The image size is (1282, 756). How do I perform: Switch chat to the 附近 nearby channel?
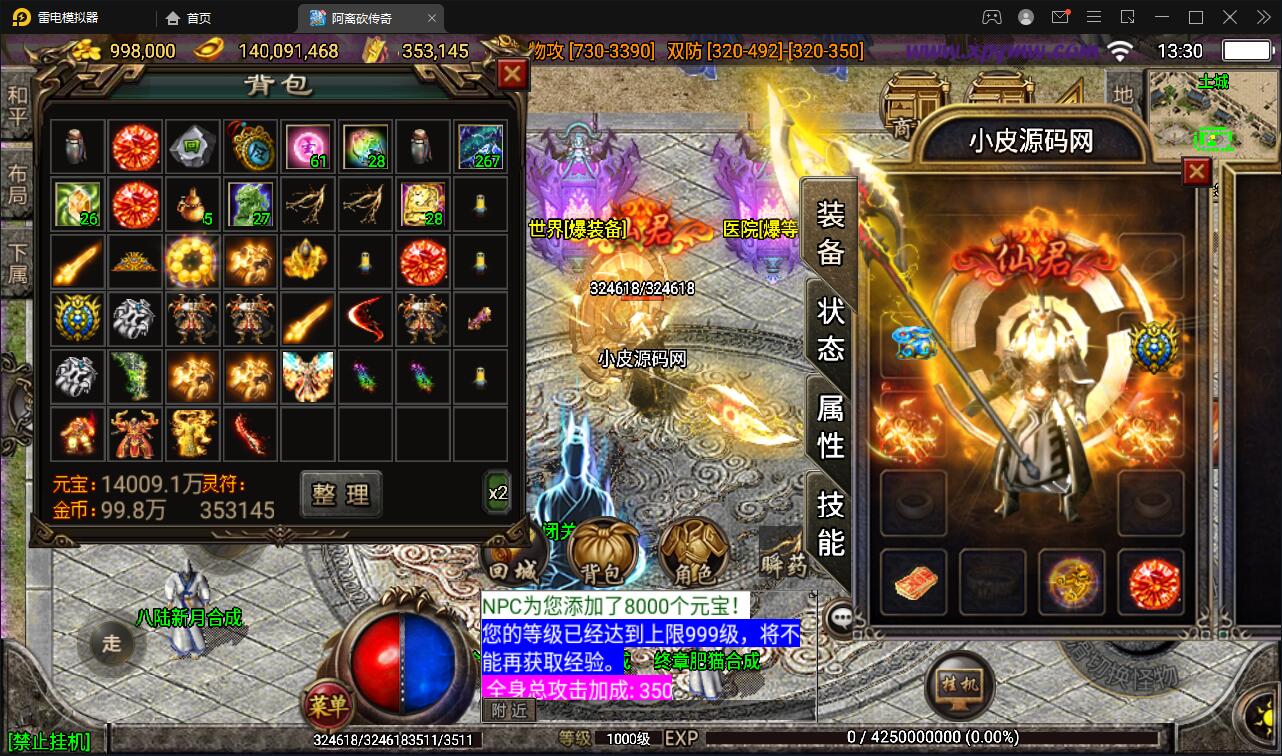[510, 711]
